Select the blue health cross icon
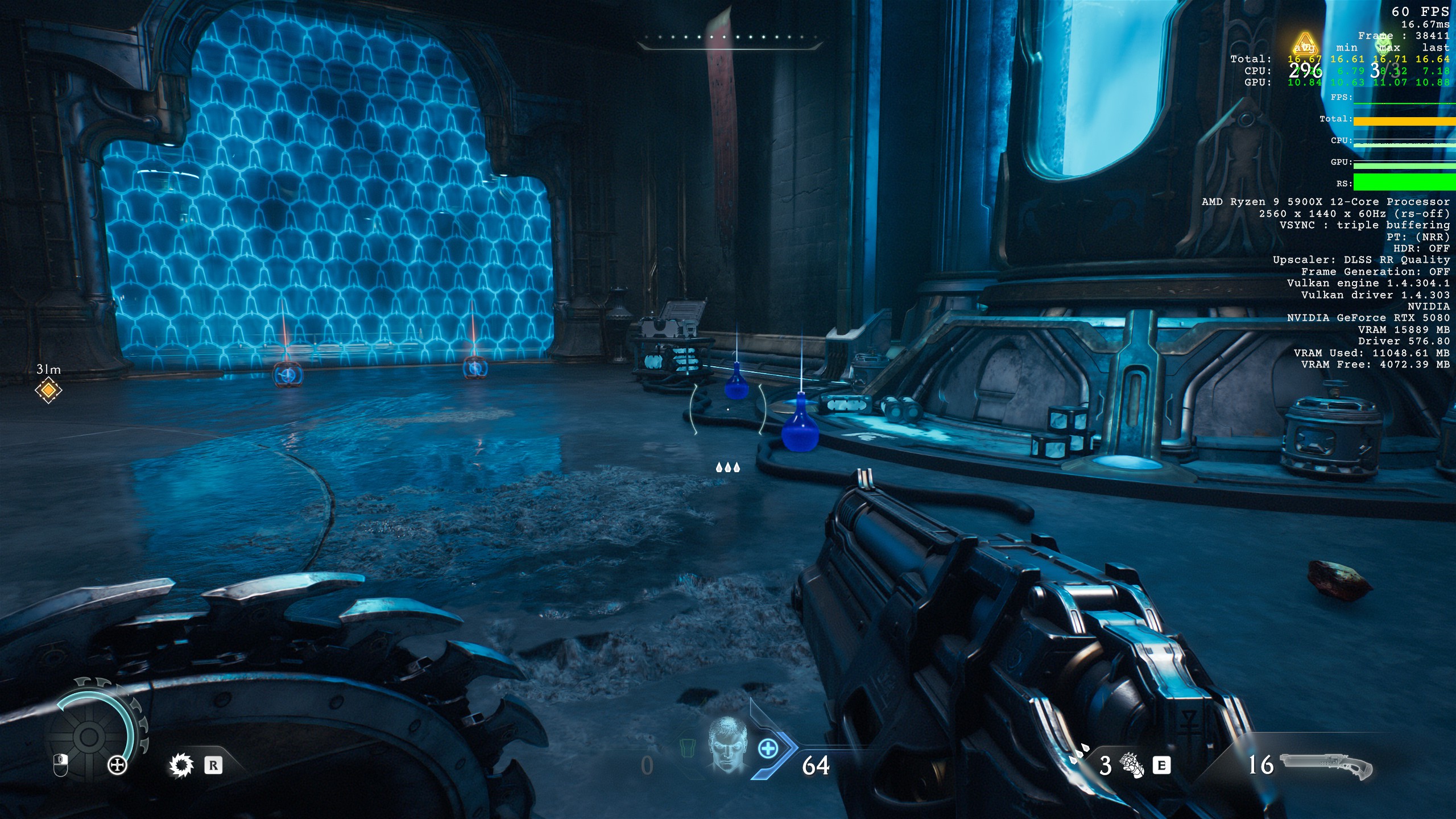The image size is (1456, 819). coord(768,748)
